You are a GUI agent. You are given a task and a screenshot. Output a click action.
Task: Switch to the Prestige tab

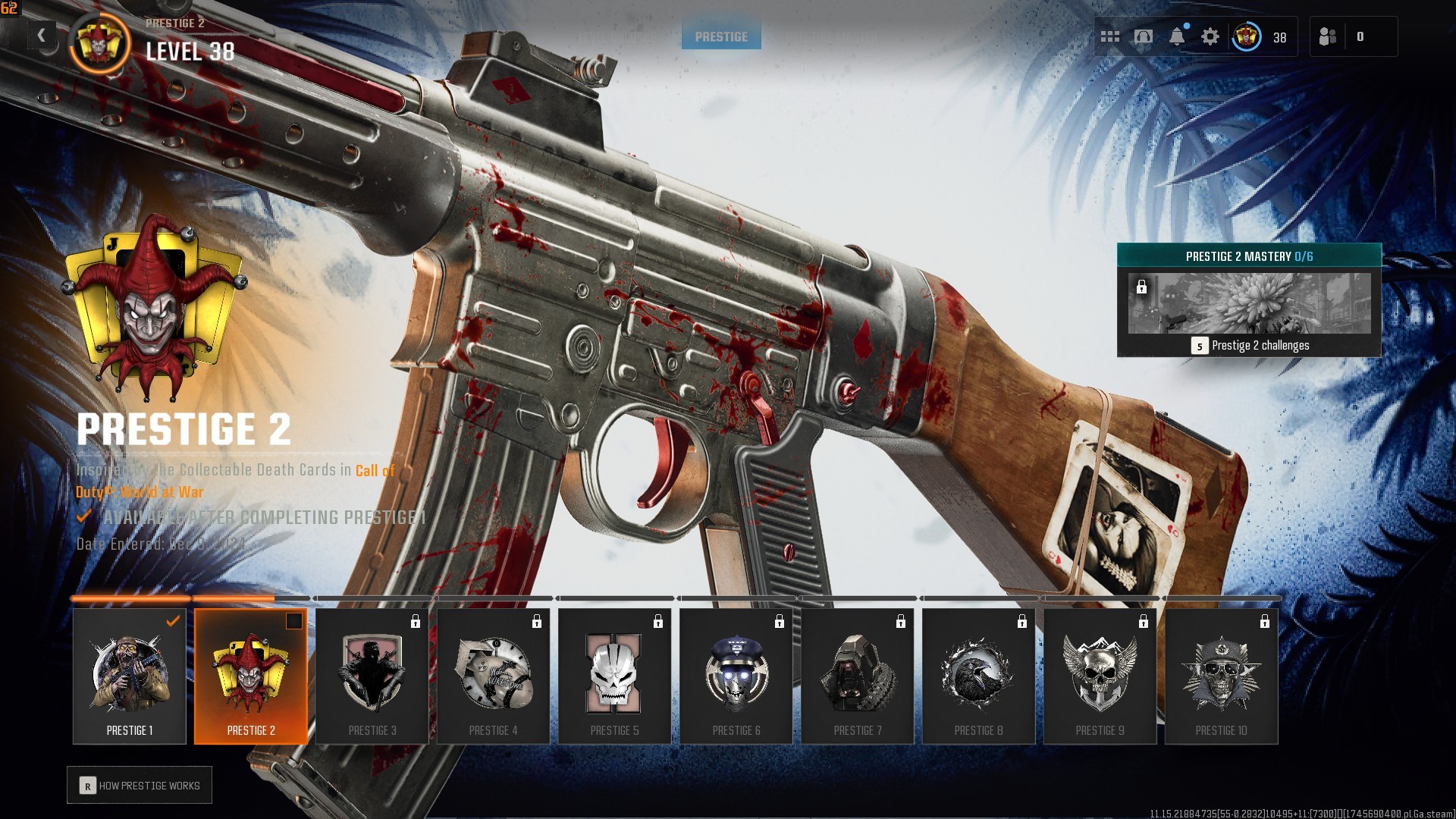pos(721,36)
